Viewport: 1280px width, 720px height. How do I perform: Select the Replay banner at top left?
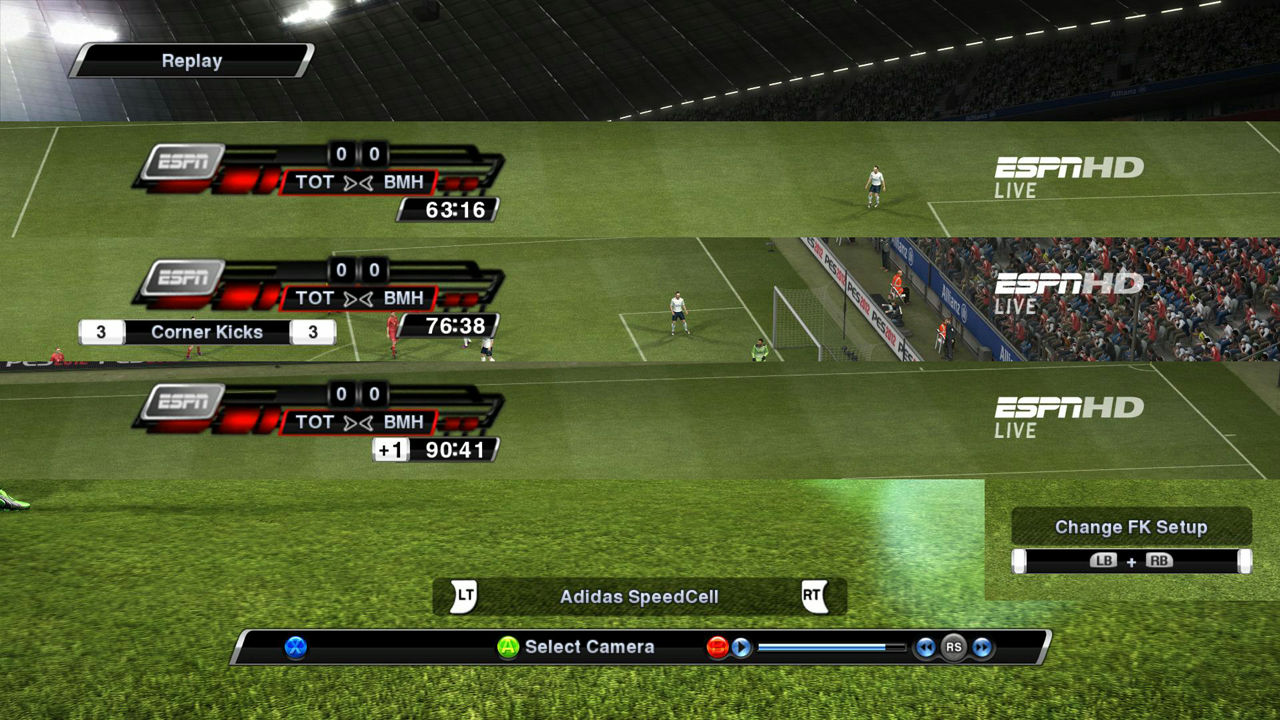(x=190, y=61)
